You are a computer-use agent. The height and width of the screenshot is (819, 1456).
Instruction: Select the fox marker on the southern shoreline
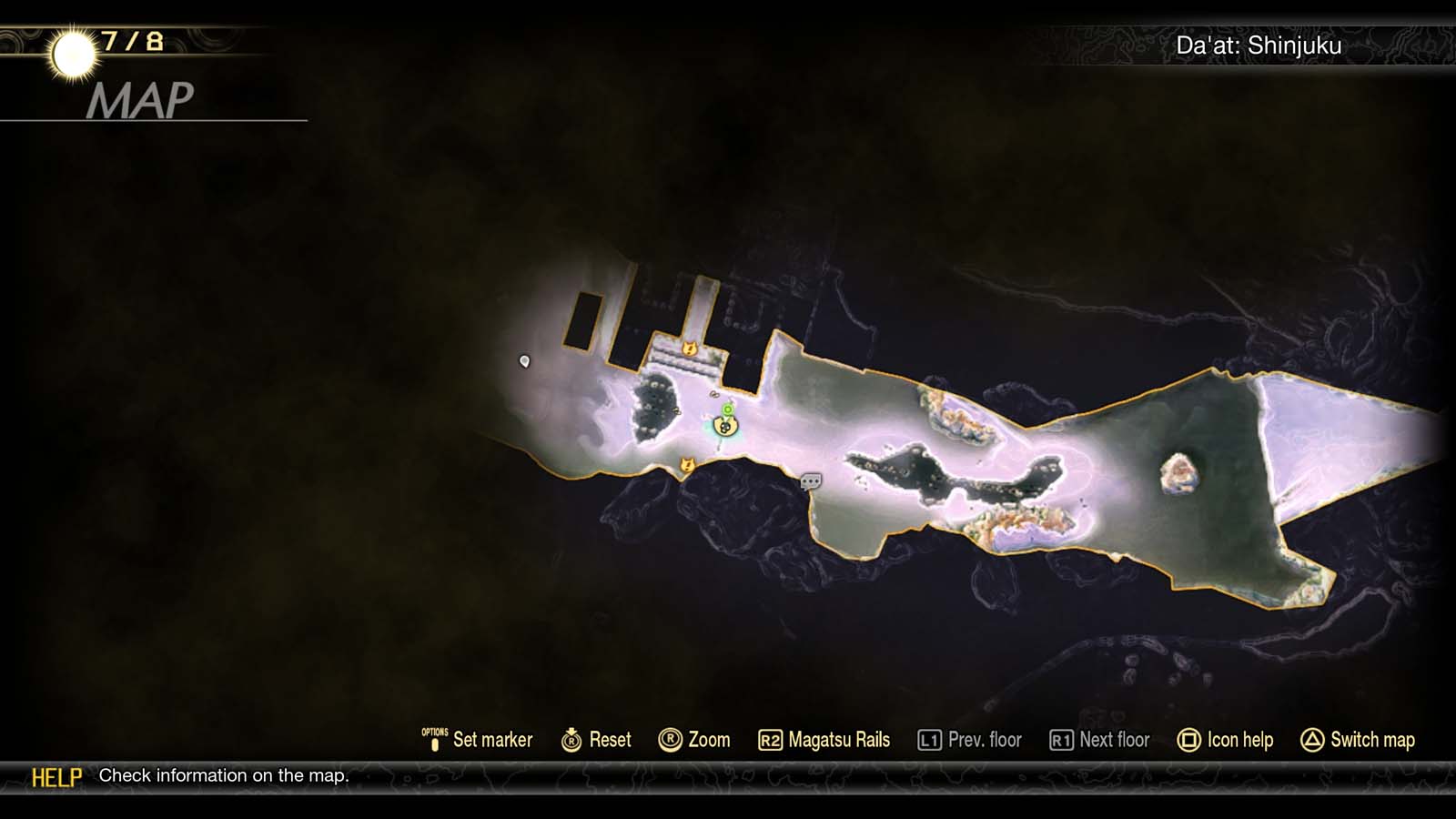(x=687, y=464)
